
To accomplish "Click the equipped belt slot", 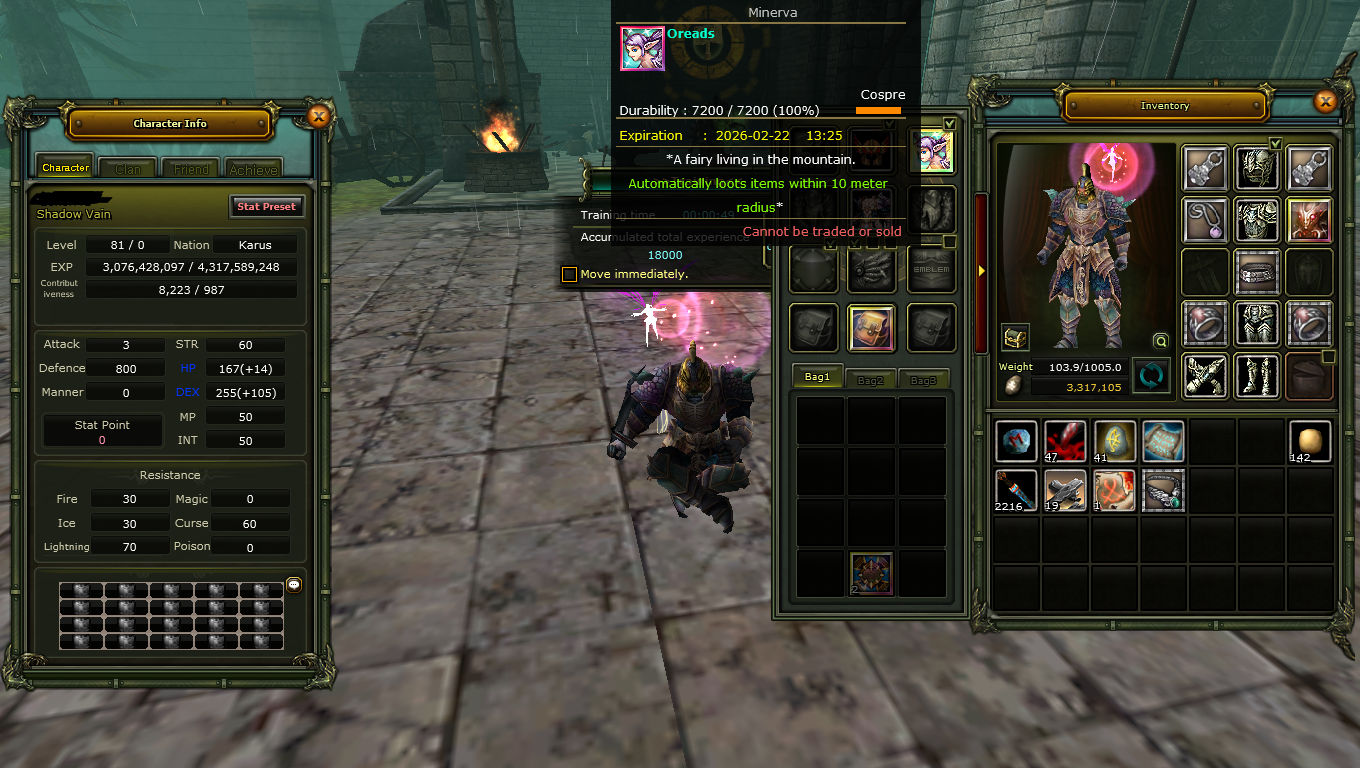I will click(x=1257, y=271).
